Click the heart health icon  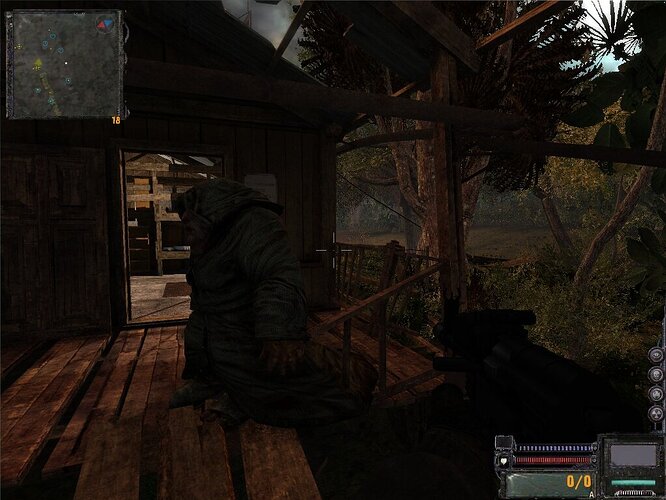[505, 459]
